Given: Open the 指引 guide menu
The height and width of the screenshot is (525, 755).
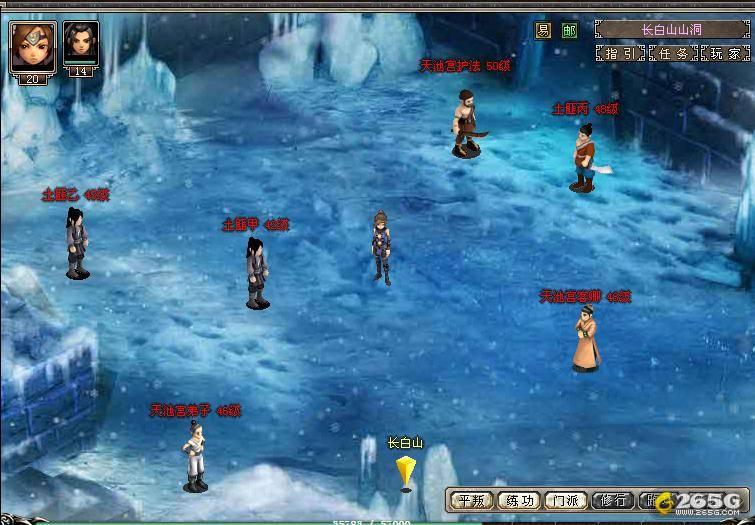Looking at the screenshot, I should tap(621, 53).
